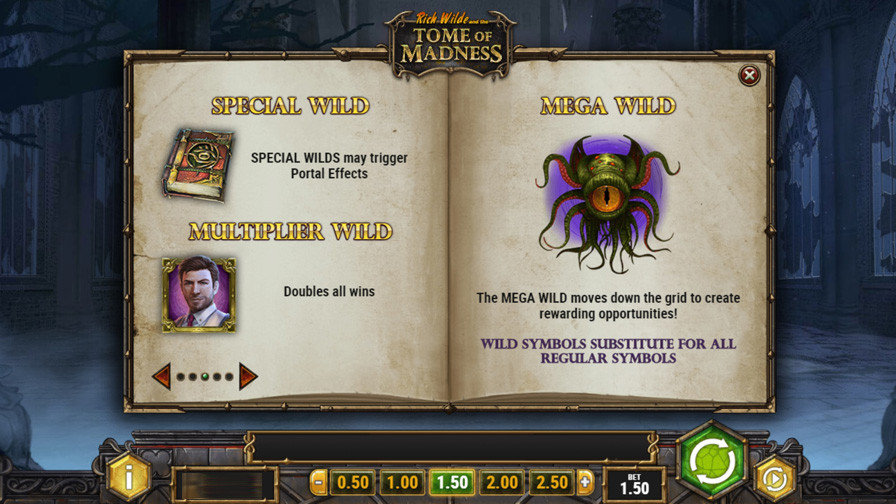Go to the next paytable page
896x504 pixels.
pyautogui.click(x=248, y=376)
